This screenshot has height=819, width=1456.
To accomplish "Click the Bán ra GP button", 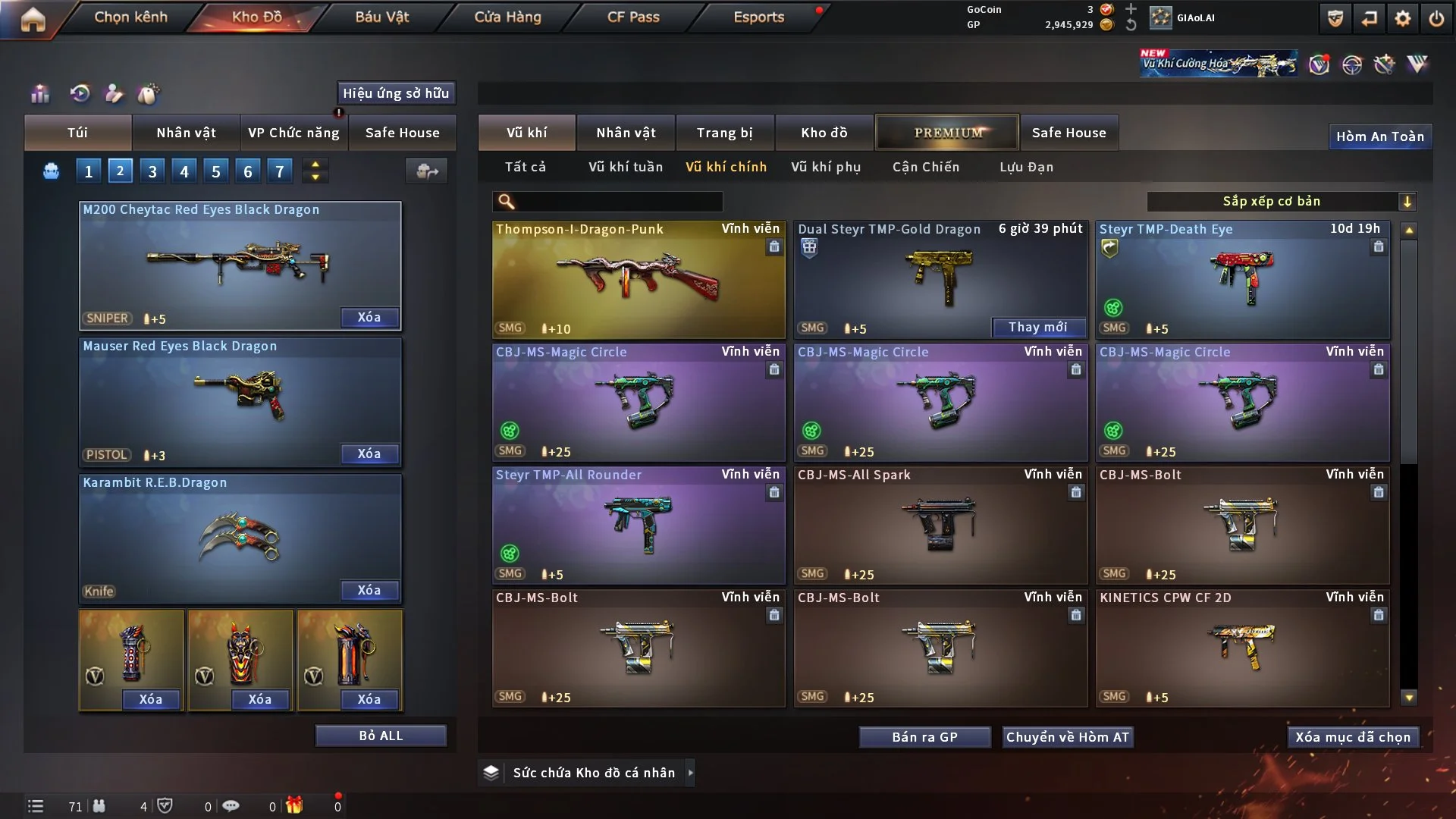I will pos(924,737).
